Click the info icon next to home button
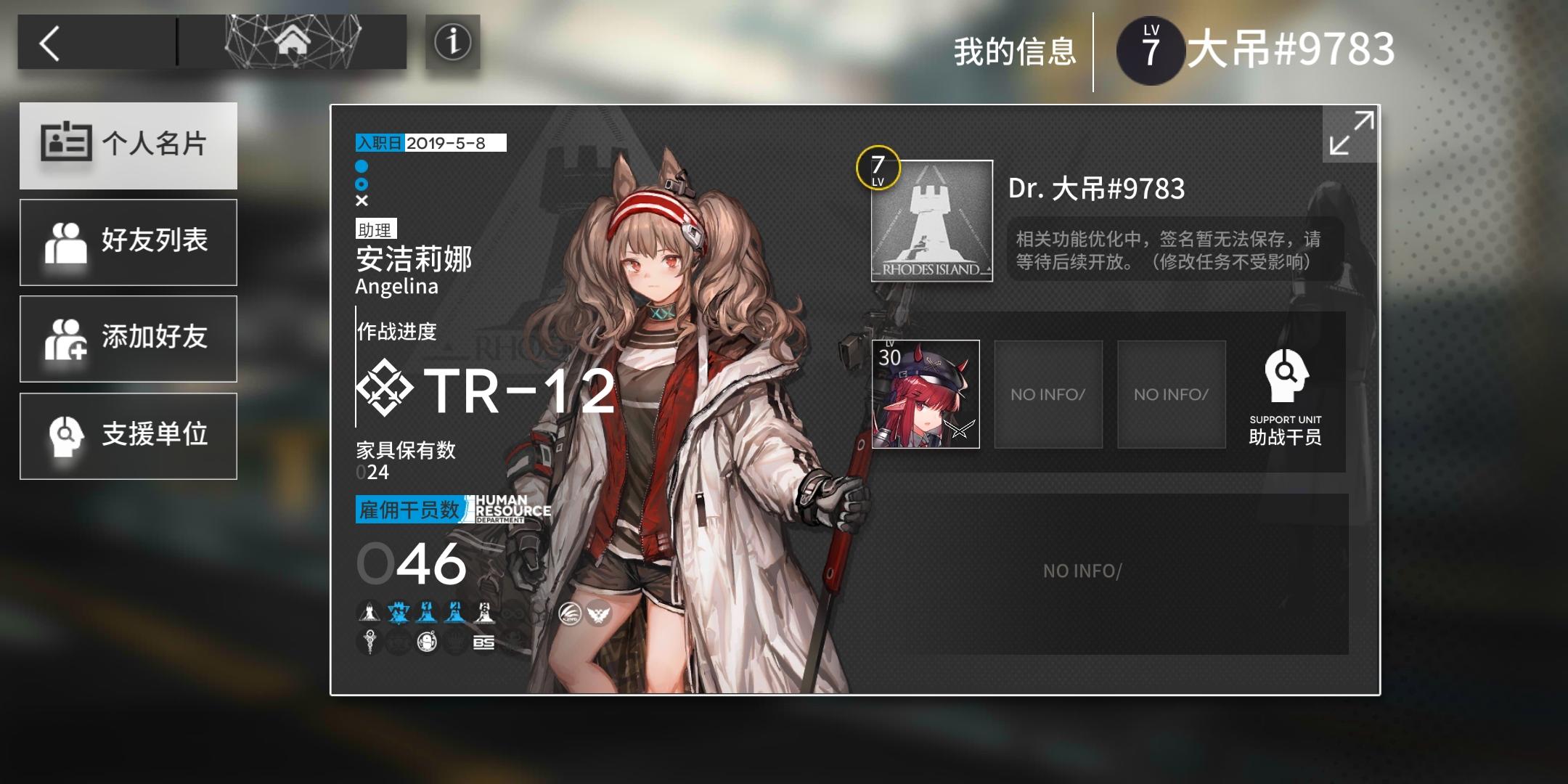The width and height of the screenshot is (1568, 784). pyautogui.click(x=452, y=42)
